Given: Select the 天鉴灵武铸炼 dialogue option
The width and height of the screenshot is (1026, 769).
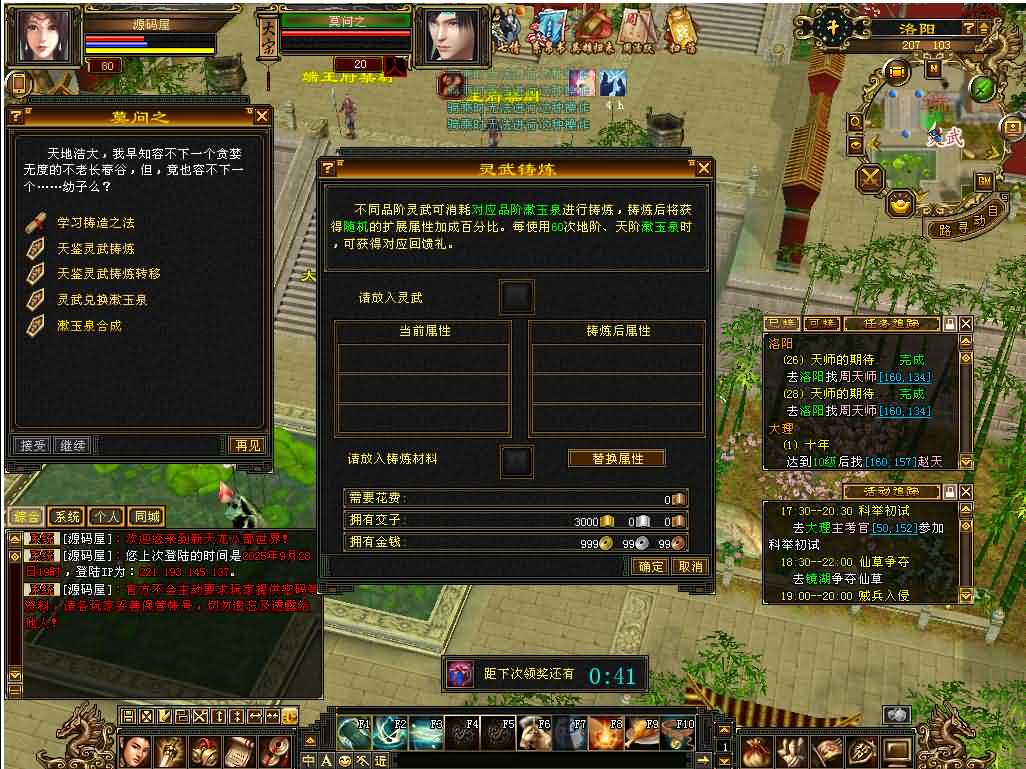Looking at the screenshot, I should (x=95, y=248).
